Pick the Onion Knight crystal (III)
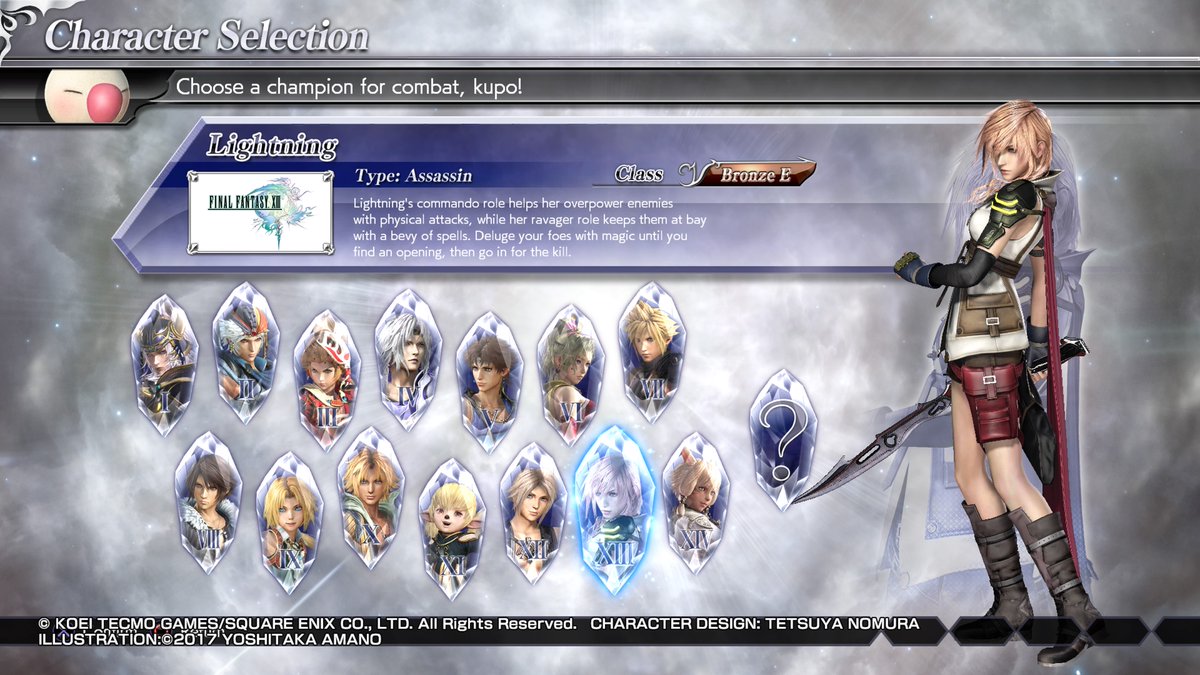1200x675 pixels. coord(327,379)
